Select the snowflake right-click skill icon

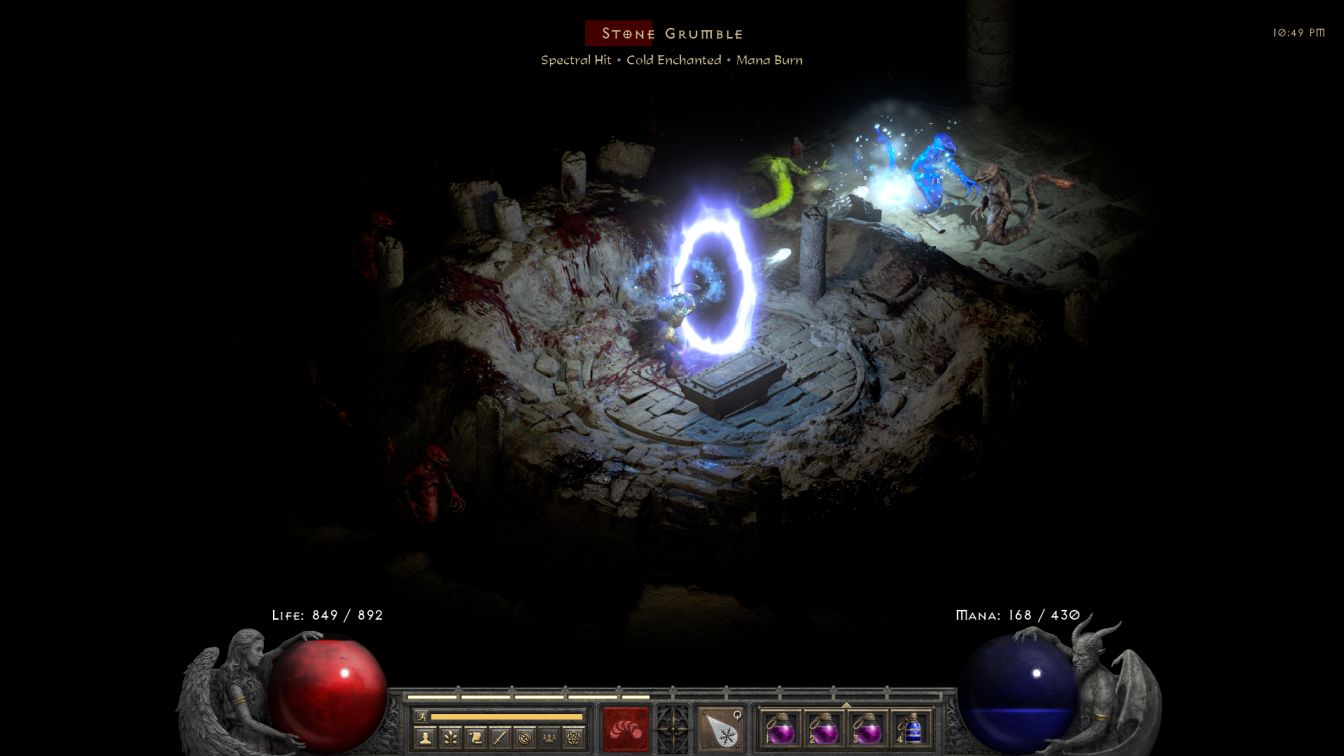point(721,727)
